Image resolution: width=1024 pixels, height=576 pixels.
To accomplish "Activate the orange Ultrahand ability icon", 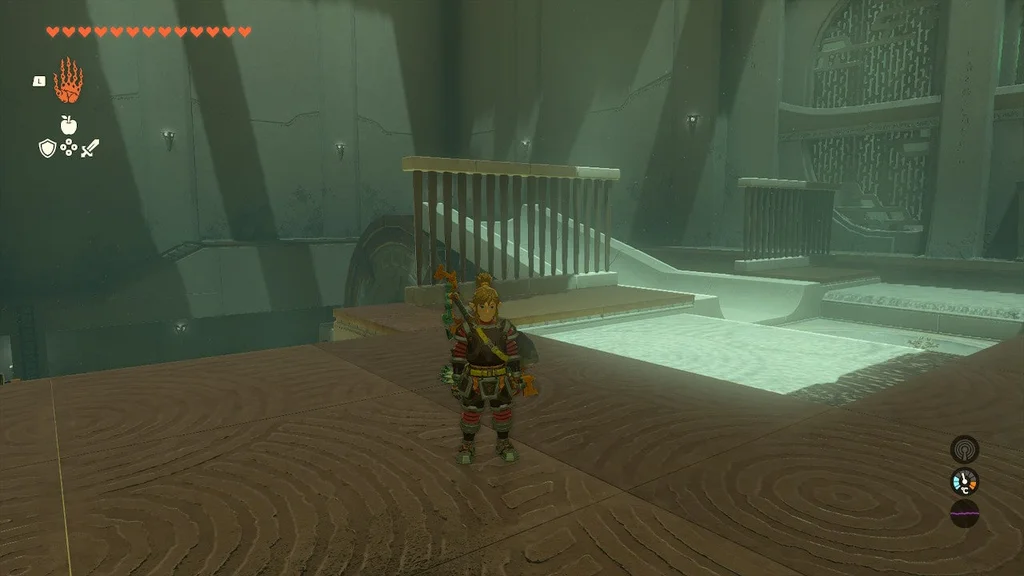I will (68, 81).
